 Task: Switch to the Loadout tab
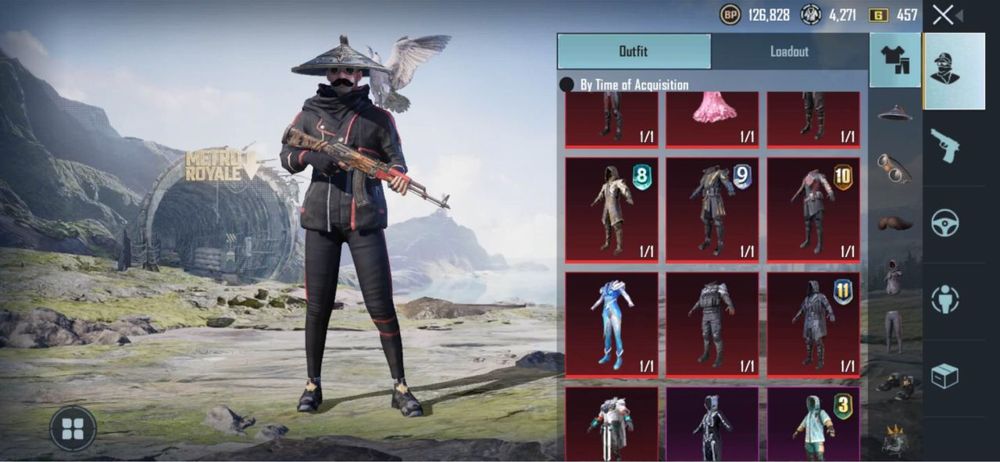[x=789, y=51]
